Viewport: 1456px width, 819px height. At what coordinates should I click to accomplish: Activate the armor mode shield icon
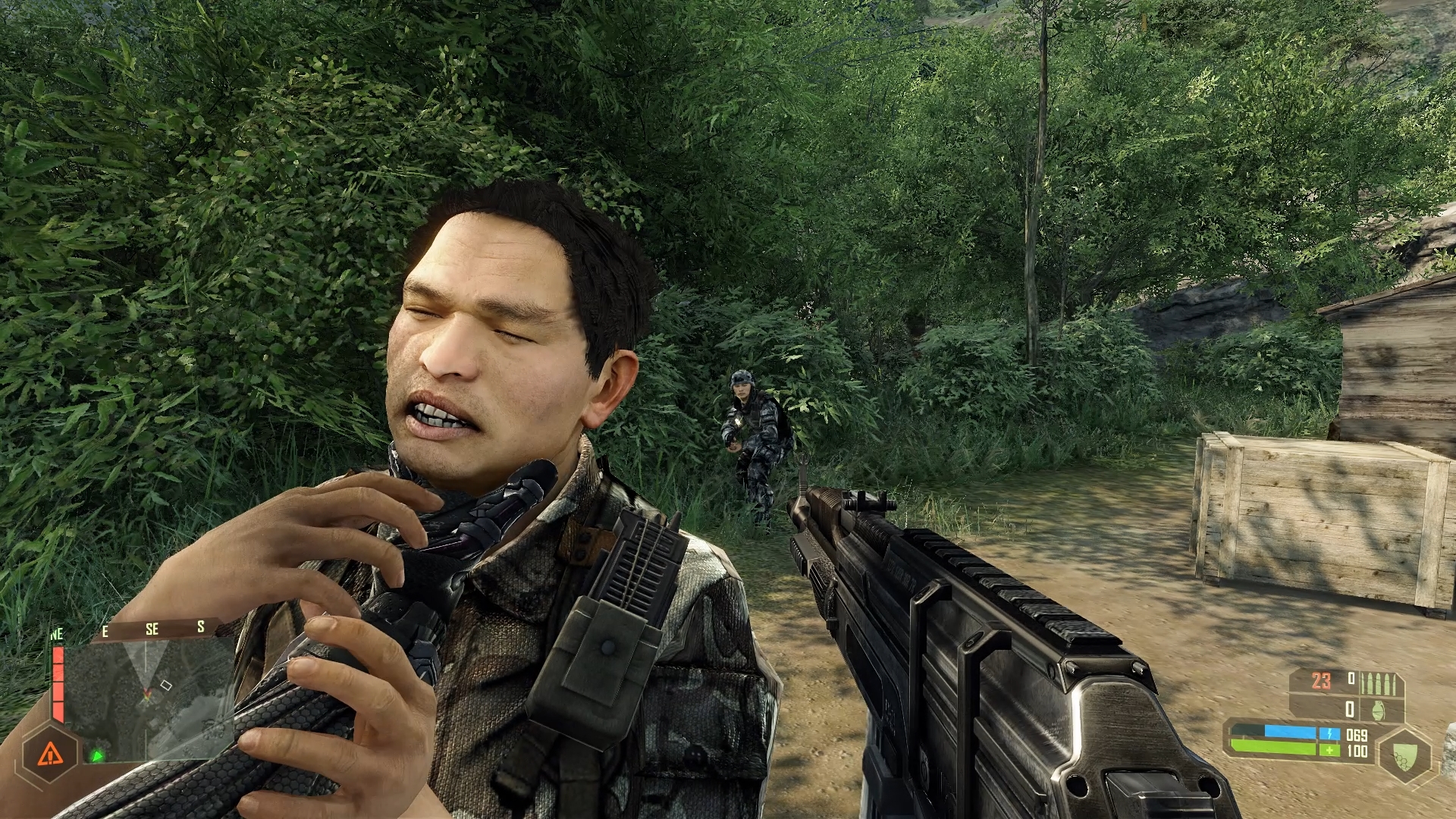click(x=1405, y=754)
